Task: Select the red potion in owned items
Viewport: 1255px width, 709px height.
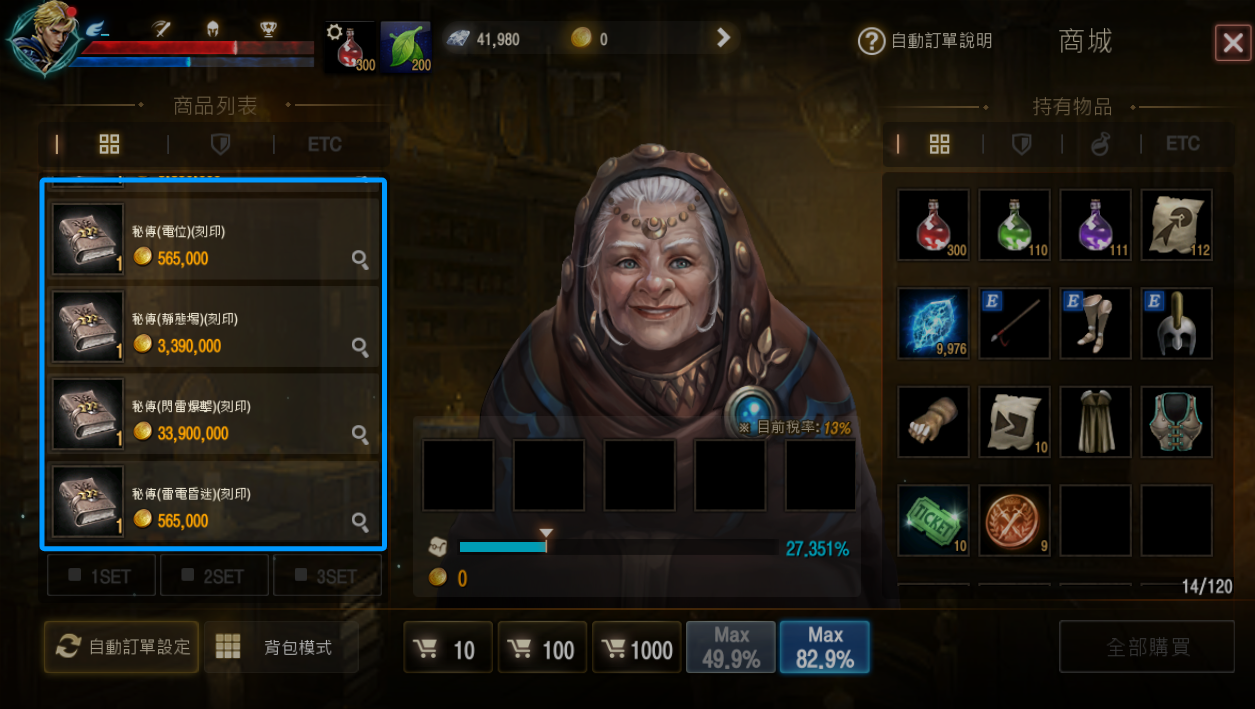Action: pos(933,224)
